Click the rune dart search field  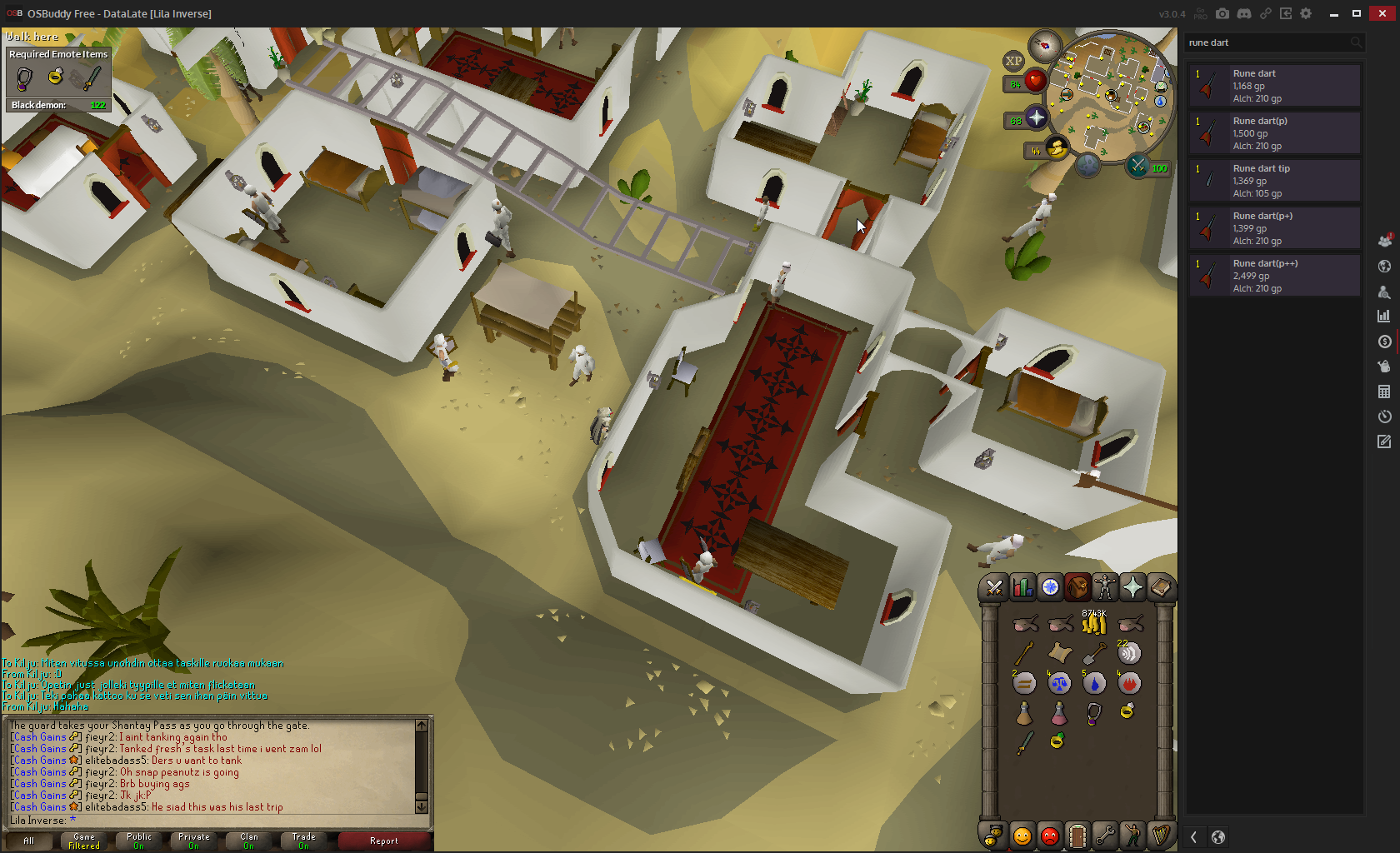(1267, 42)
